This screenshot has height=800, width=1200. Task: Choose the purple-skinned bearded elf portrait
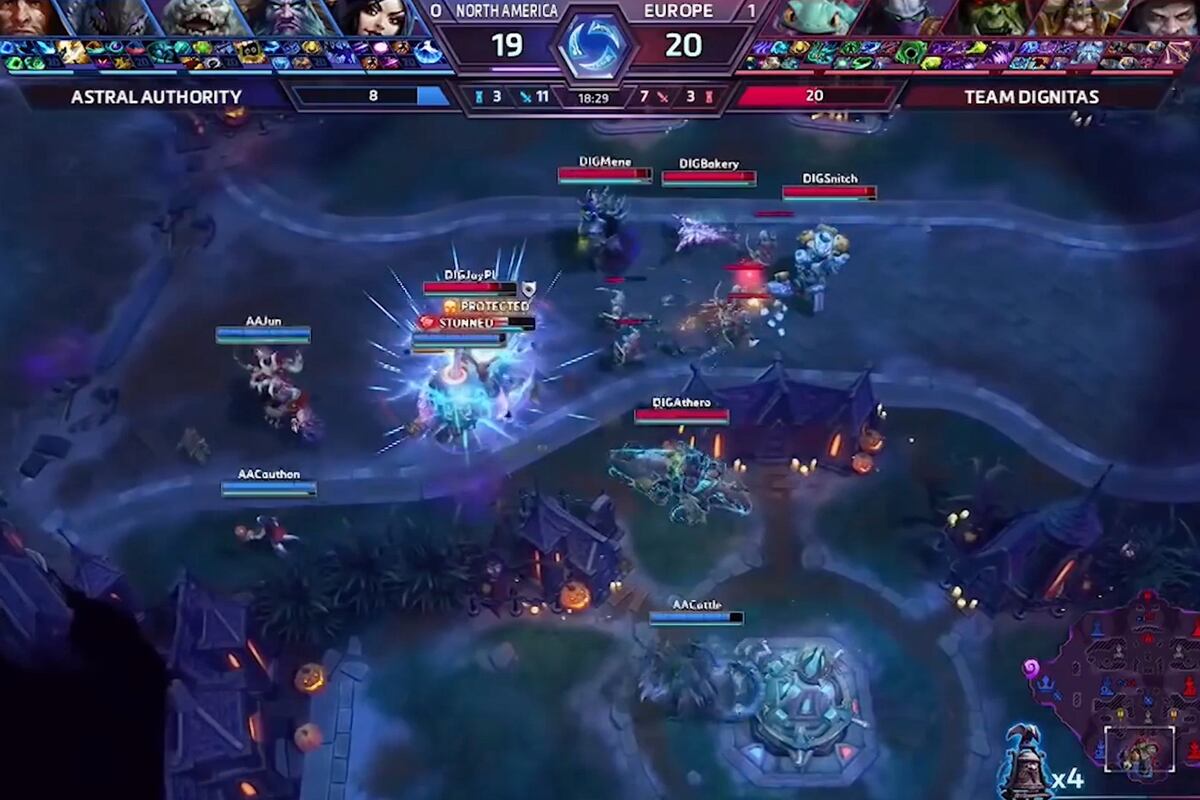pos(290,17)
